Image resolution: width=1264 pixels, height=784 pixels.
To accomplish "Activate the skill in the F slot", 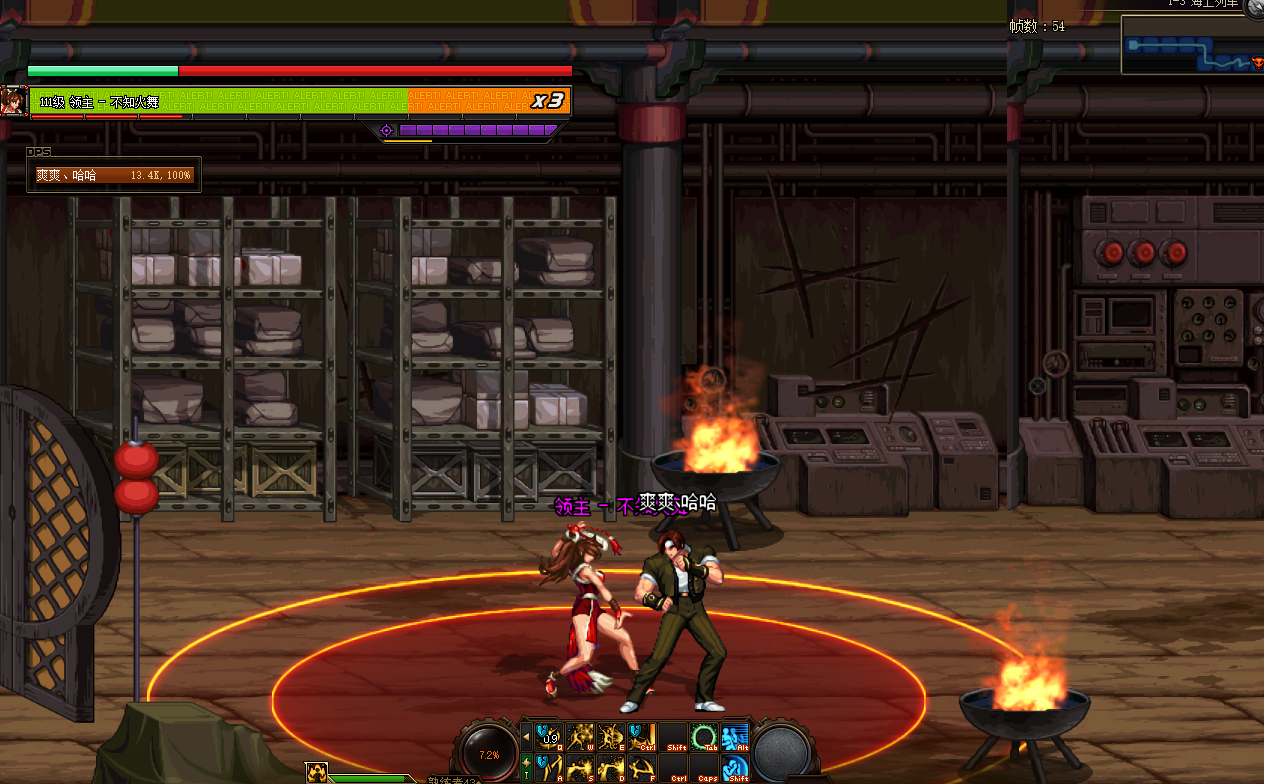I will 641,768.
